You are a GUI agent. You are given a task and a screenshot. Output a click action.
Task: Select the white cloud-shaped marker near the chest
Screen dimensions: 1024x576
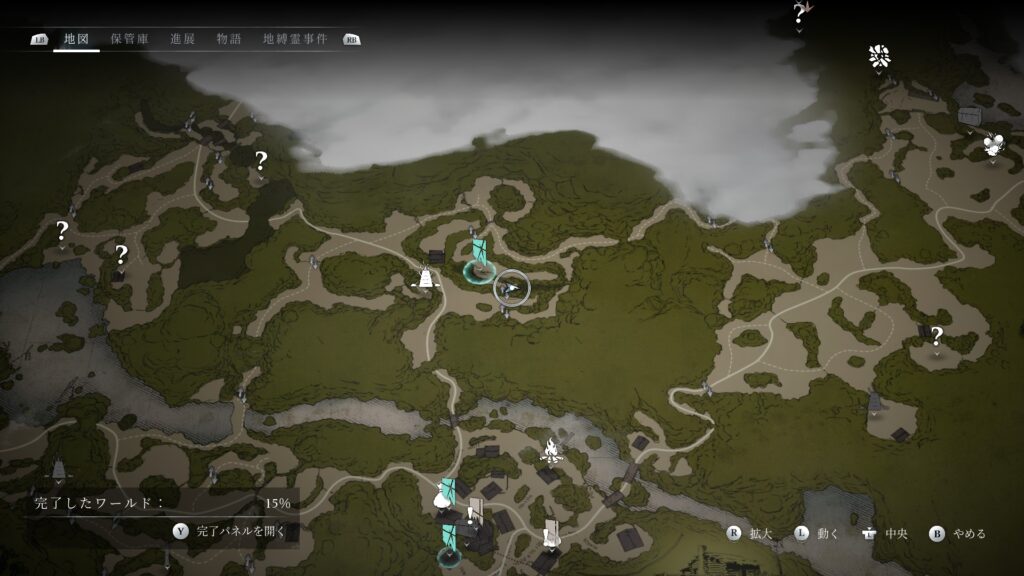pos(992,144)
